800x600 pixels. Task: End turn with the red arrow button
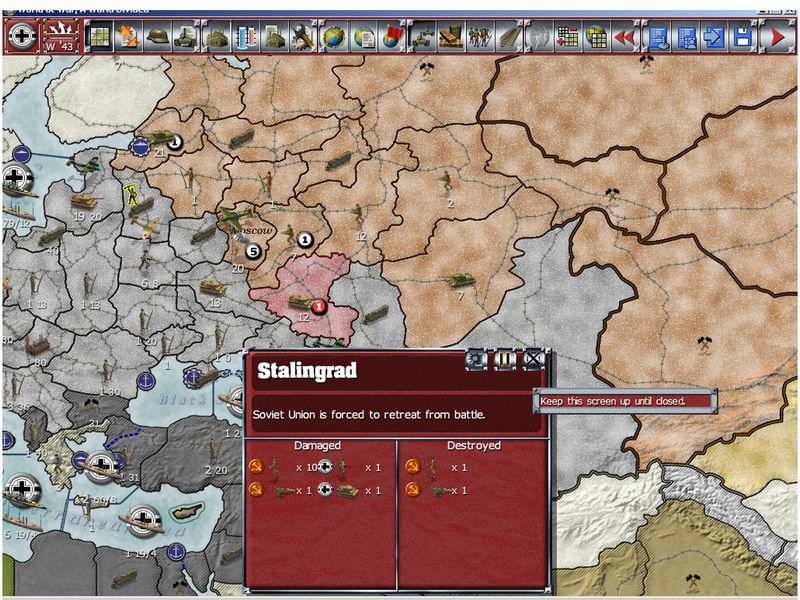click(776, 37)
